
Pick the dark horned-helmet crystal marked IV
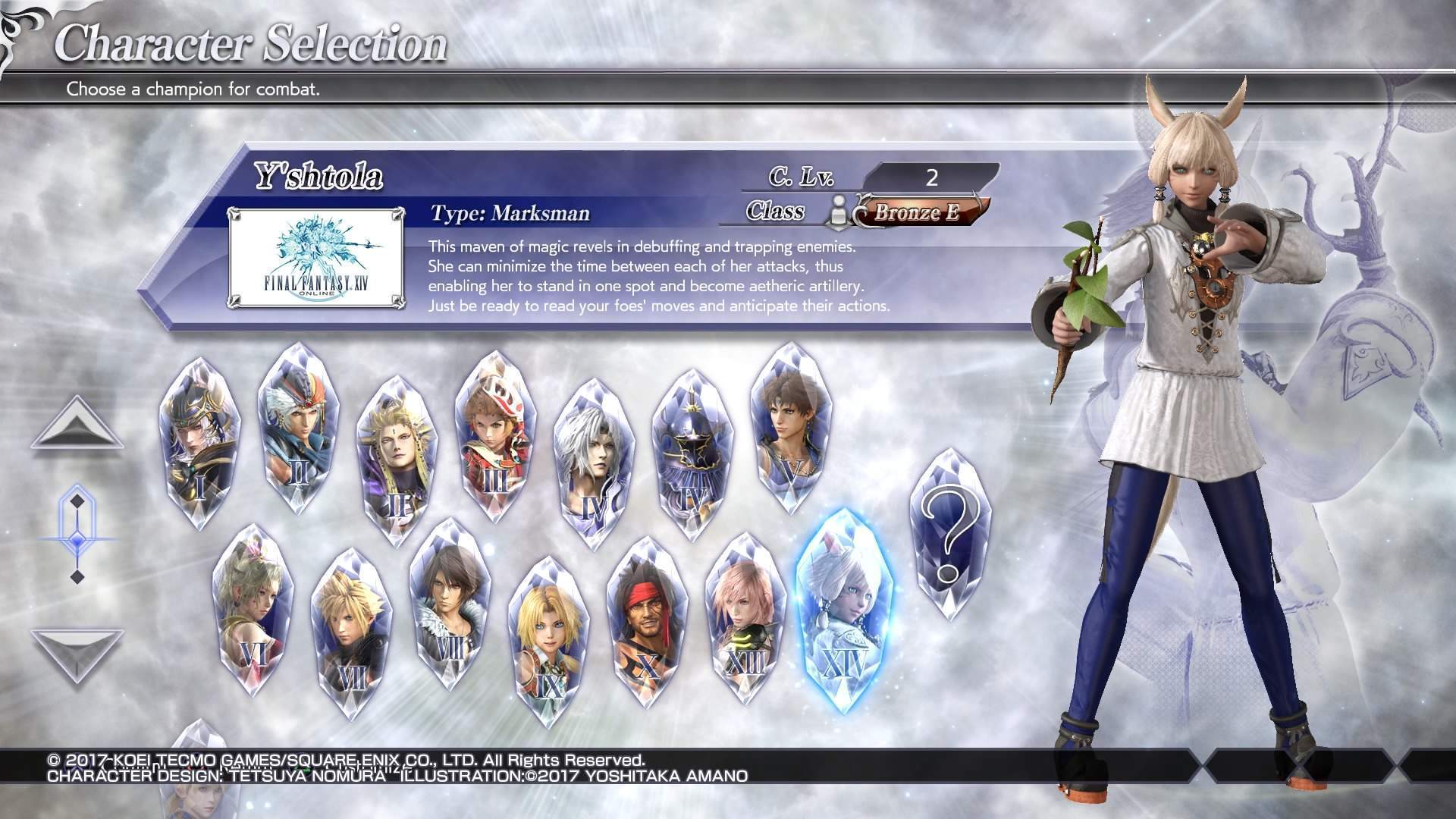pyautogui.click(x=692, y=455)
